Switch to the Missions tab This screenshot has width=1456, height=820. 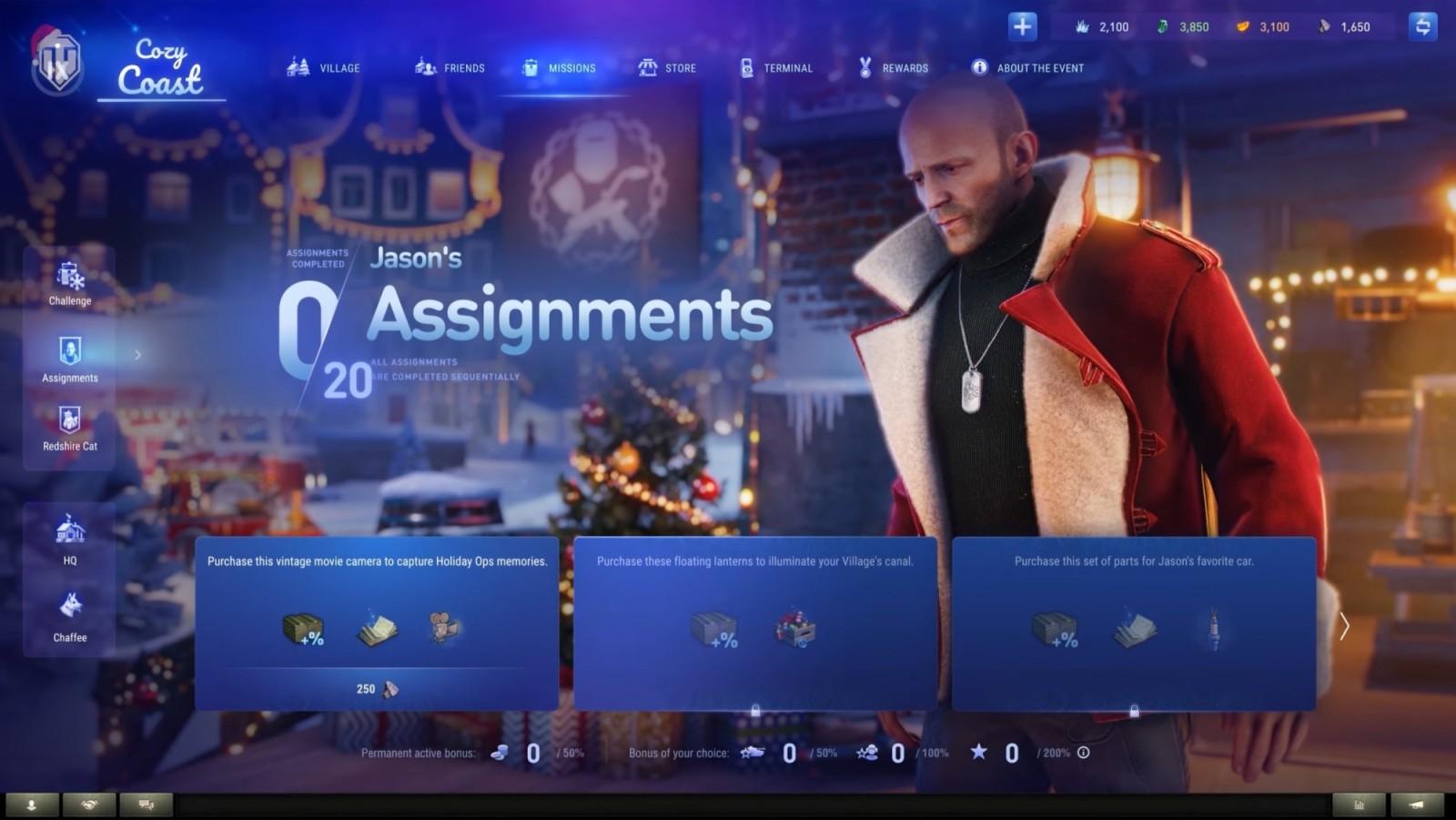pyautogui.click(x=559, y=67)
